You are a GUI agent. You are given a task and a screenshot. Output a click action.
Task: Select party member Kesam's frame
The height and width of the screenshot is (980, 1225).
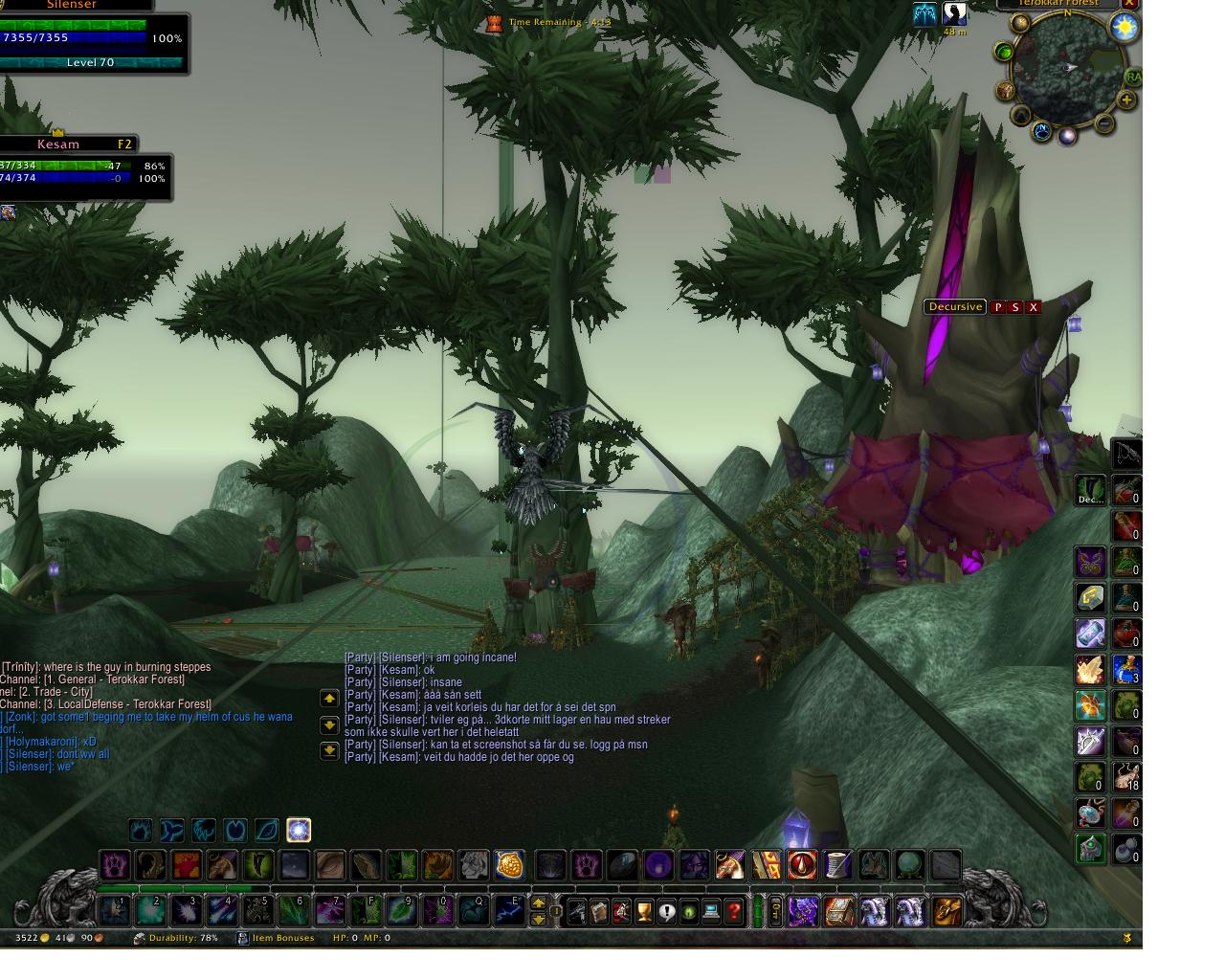coord(84,166)
